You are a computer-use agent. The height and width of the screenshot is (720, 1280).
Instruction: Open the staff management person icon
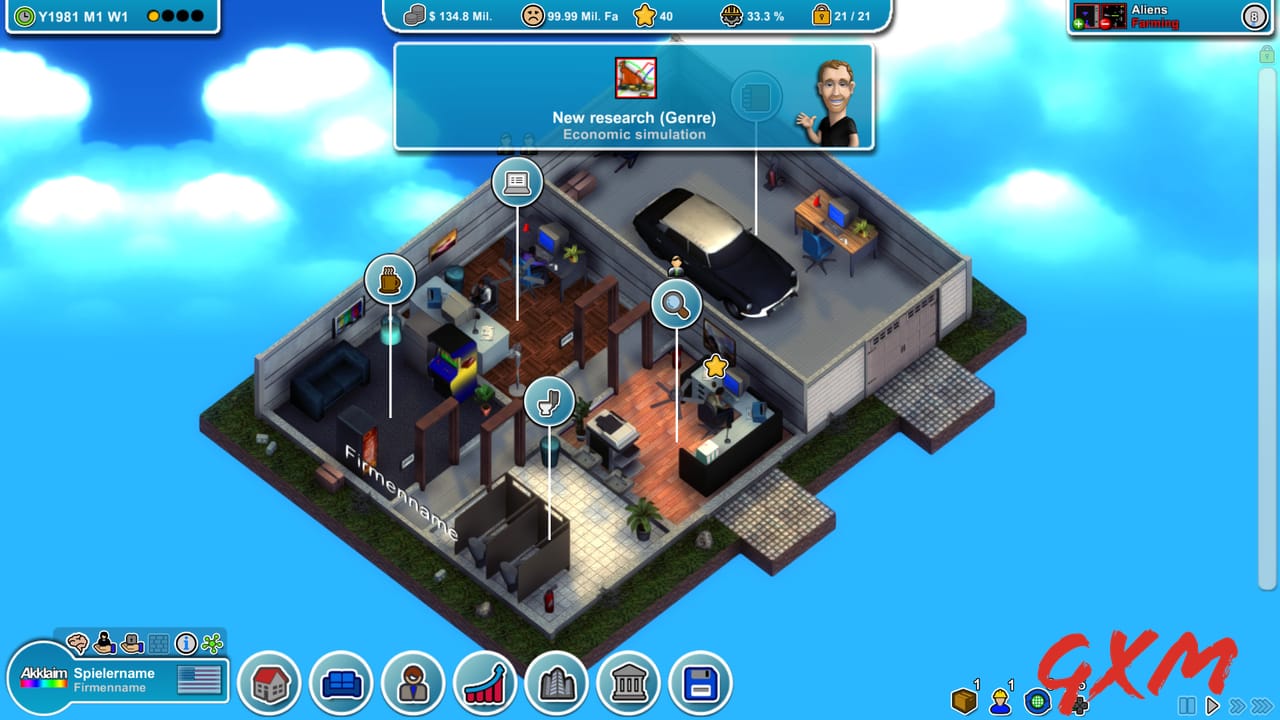(413, 683)
